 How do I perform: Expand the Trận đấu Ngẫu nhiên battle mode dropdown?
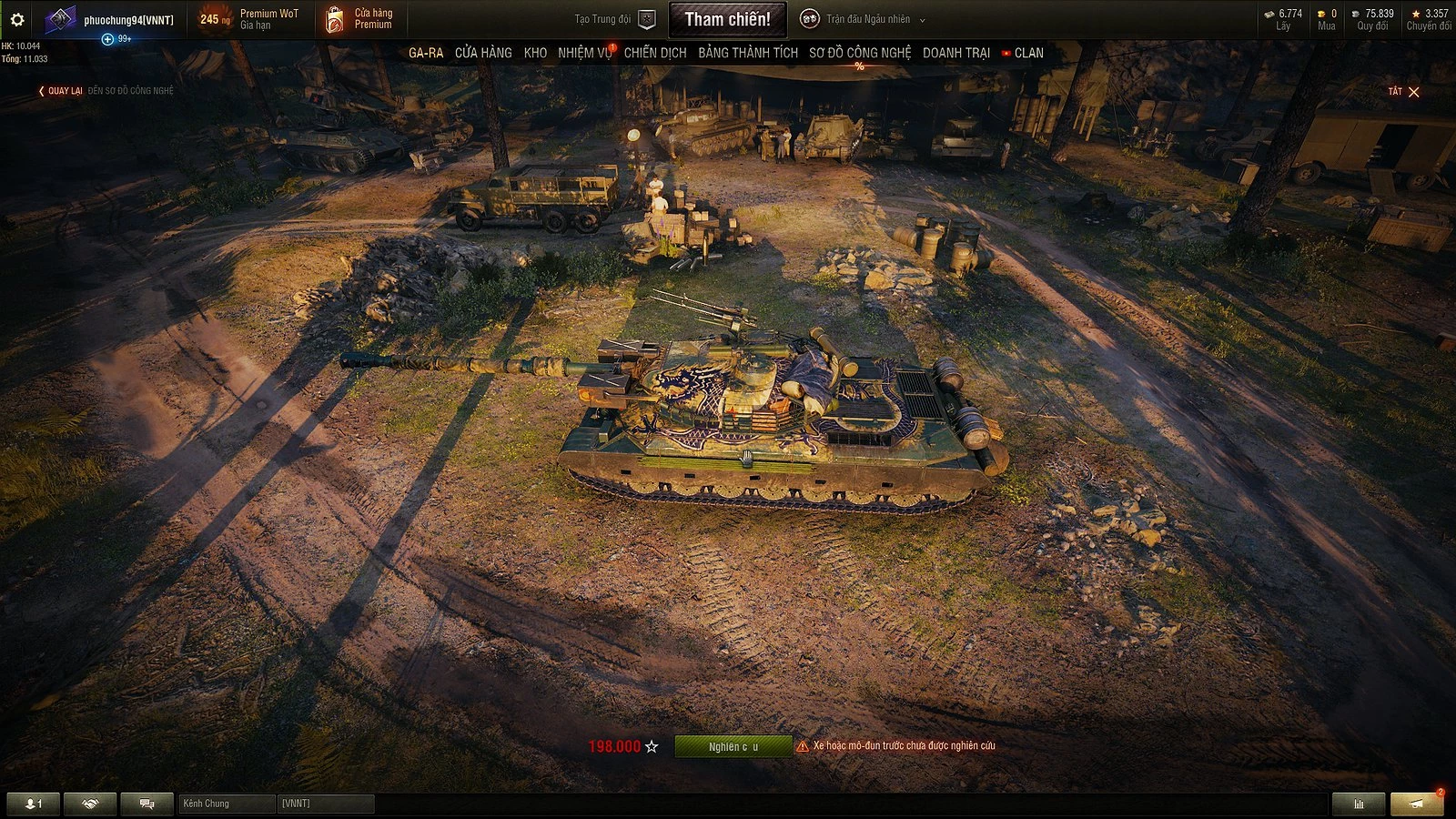[x=921, y=17]
